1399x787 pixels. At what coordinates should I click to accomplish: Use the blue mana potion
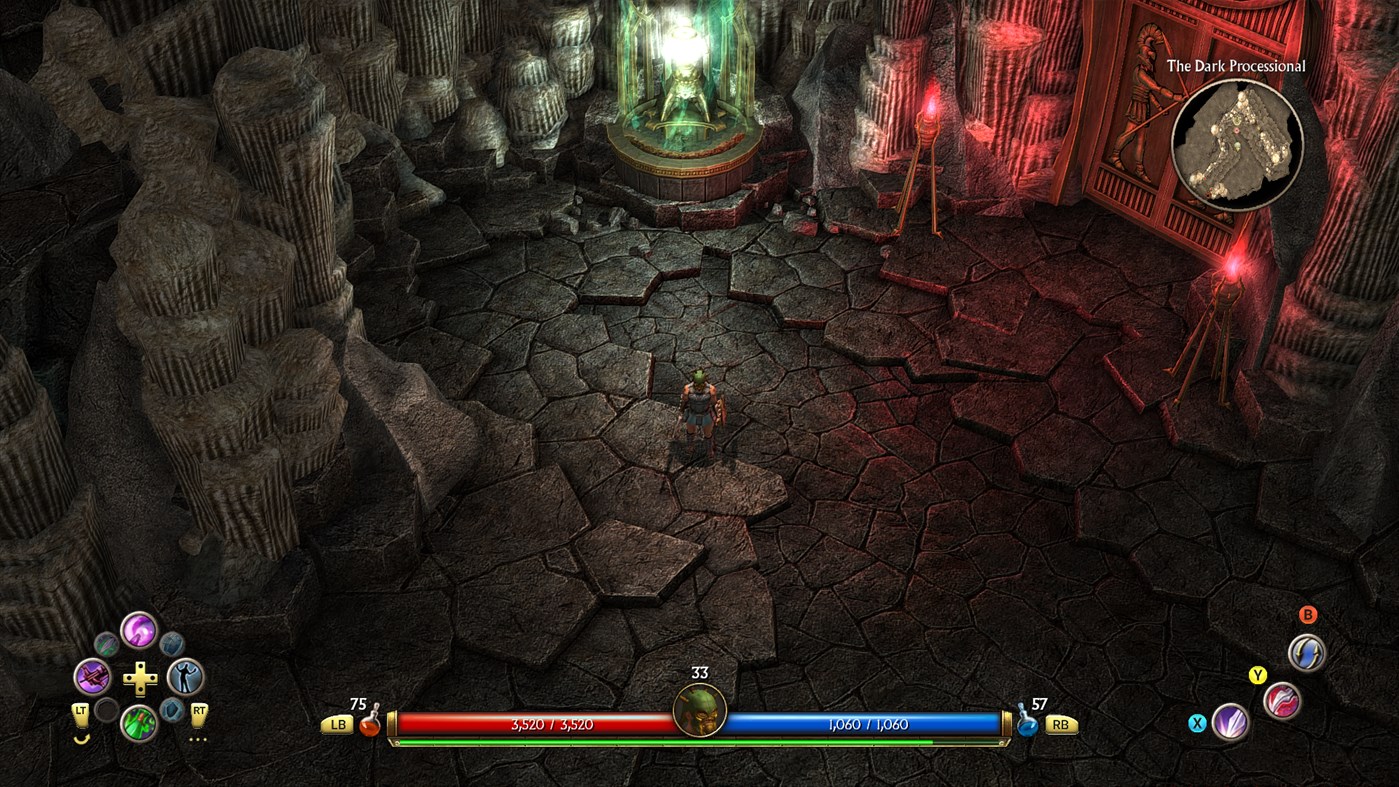pyautogui.click(x=1027, y=724)
